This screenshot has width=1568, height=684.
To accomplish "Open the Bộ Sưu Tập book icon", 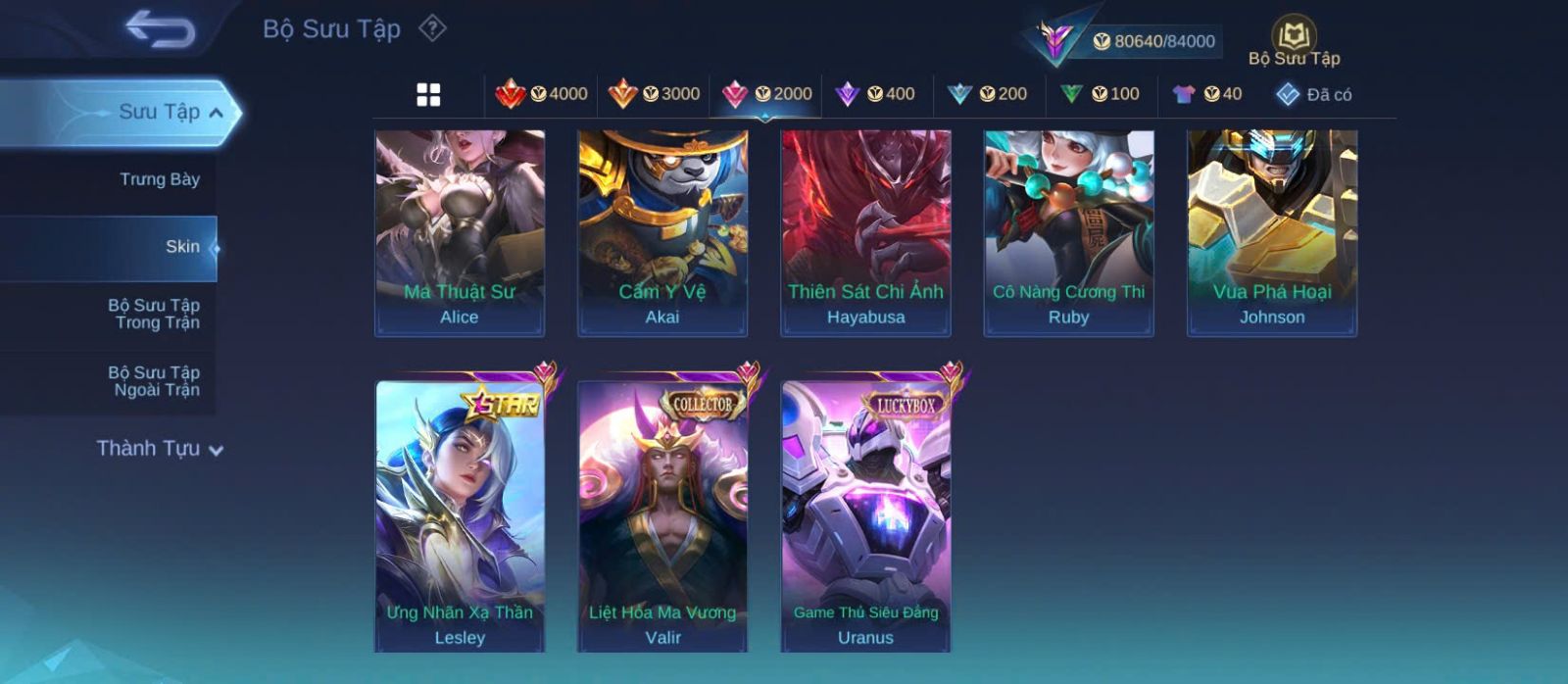I will coord(1294,36).
